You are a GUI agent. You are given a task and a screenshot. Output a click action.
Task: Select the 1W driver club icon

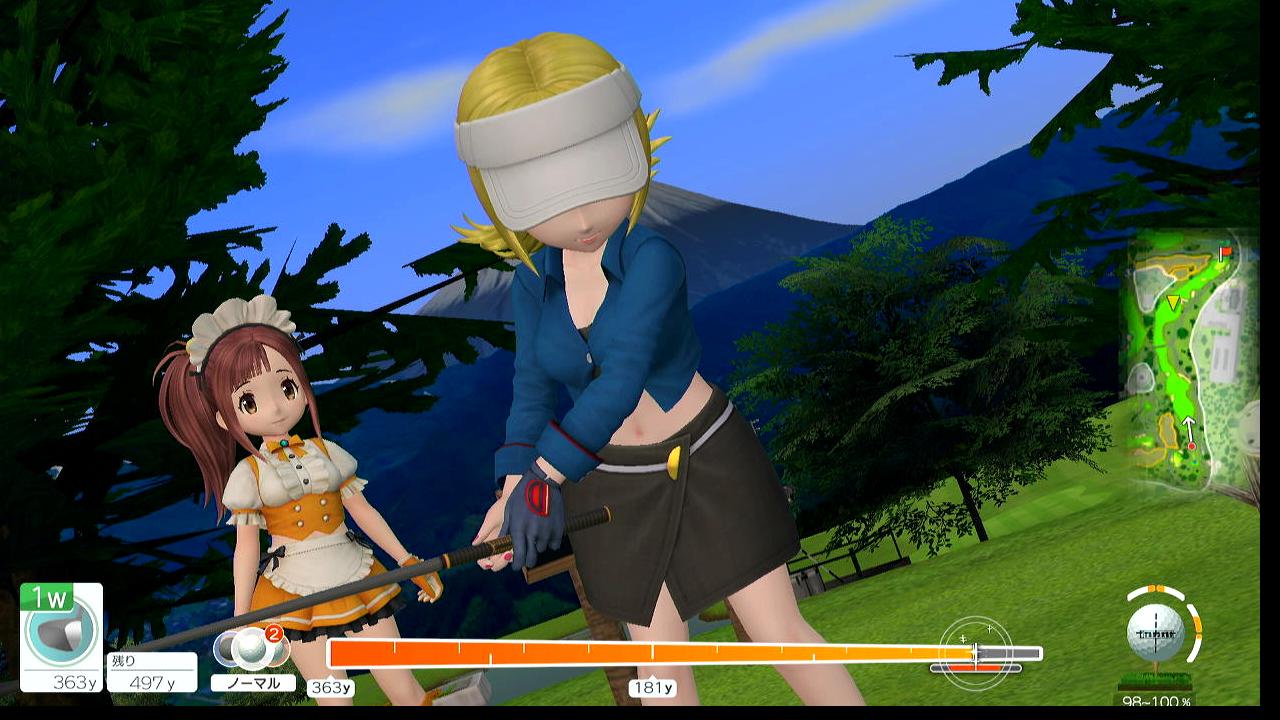click(x=61, y=632)
